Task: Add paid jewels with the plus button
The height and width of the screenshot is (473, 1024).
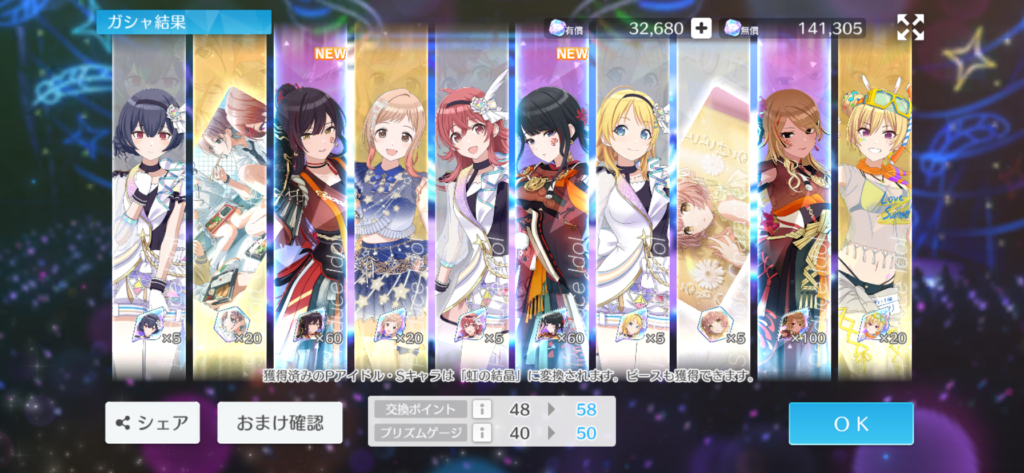Action: pos(701,28)
